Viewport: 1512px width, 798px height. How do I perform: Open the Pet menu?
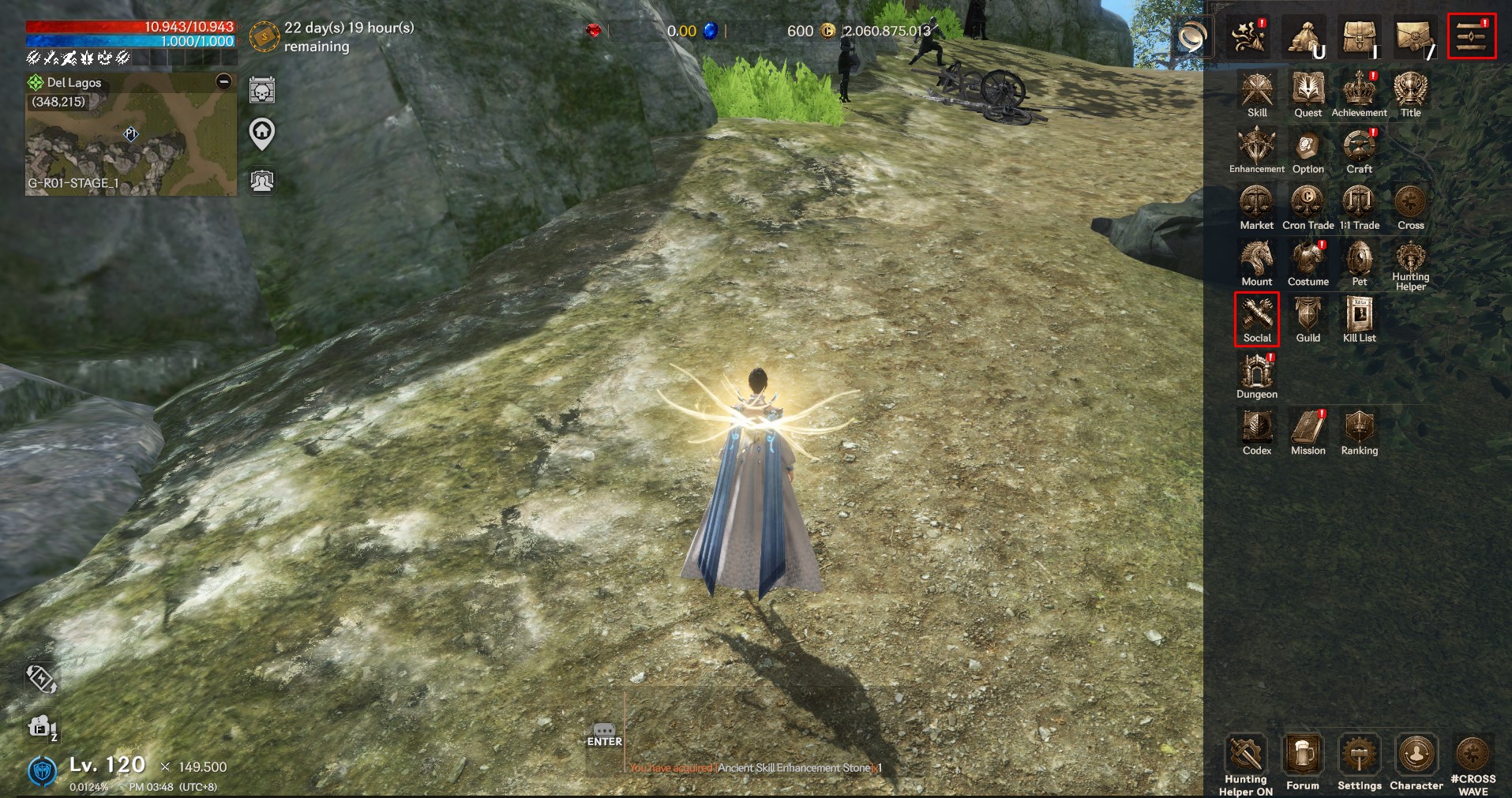click(1359, 261)
